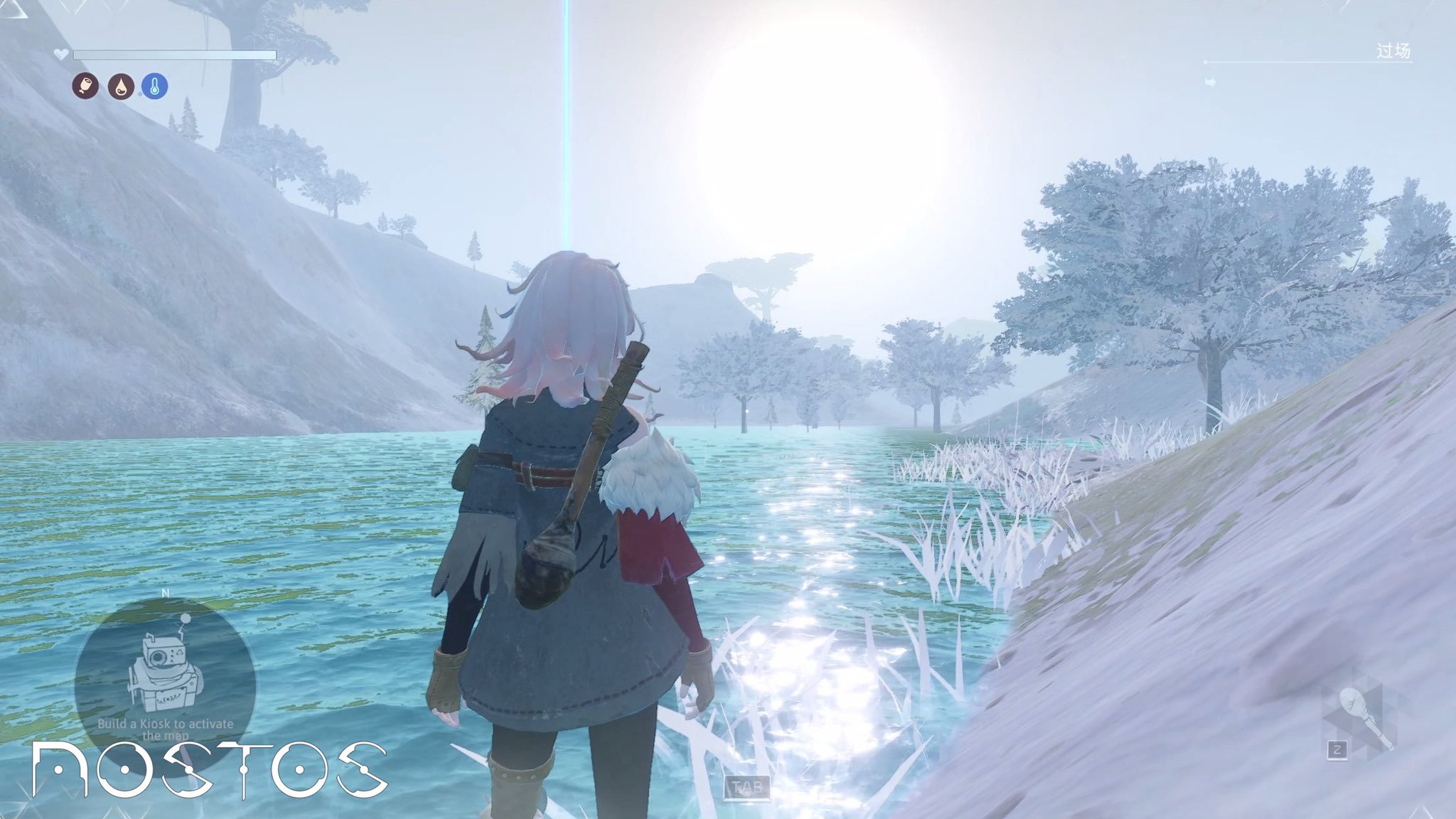The width and height of the screenshot is (1456, 819).
Task: Check the blue thermometer temperature icon
Action: click(155, 87)
